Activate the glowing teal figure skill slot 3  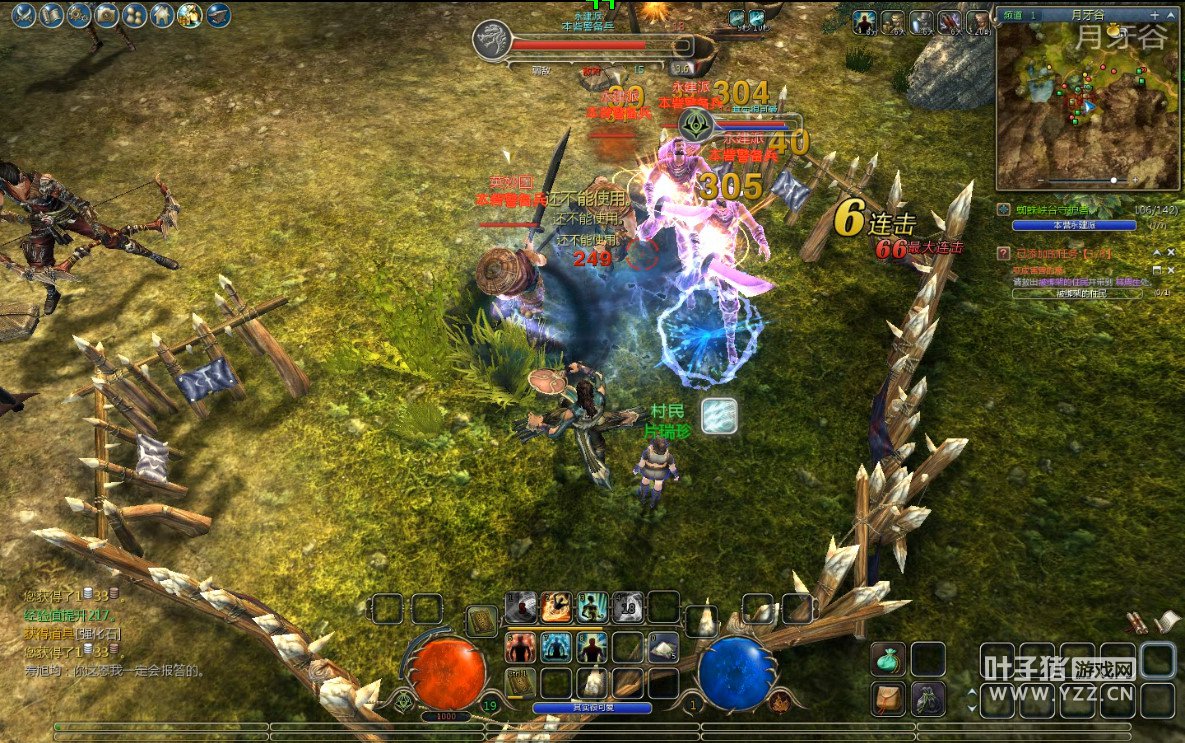point(592,606)
